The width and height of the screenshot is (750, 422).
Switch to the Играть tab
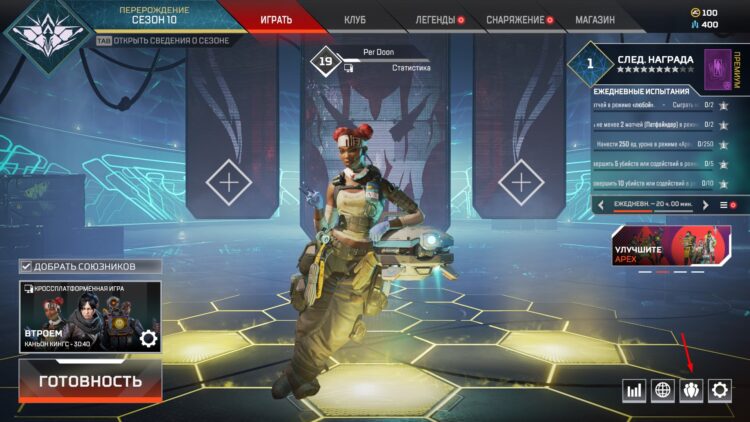click(276, 19)
